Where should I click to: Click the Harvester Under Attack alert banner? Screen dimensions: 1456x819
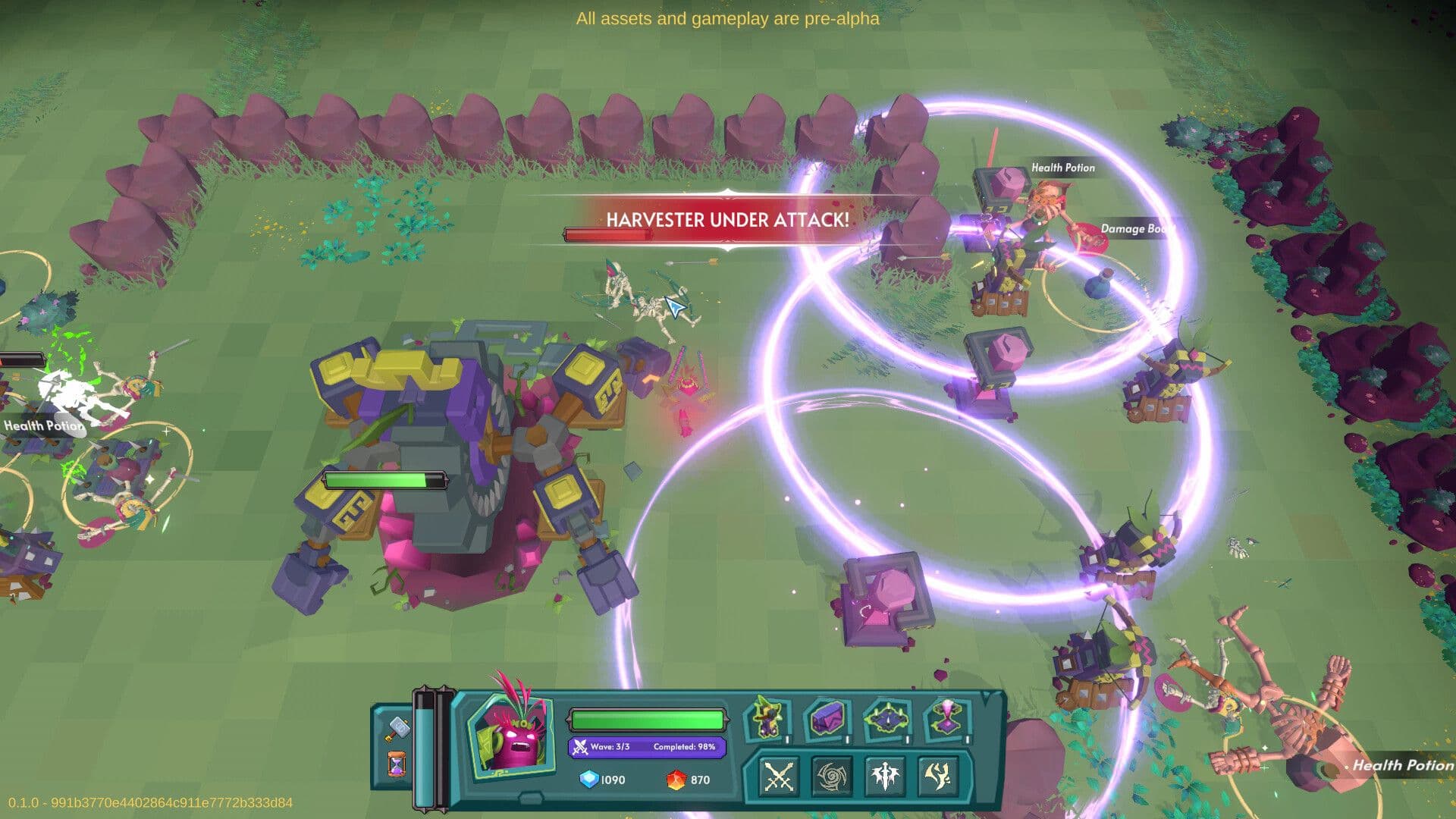[x=726, y=220]
